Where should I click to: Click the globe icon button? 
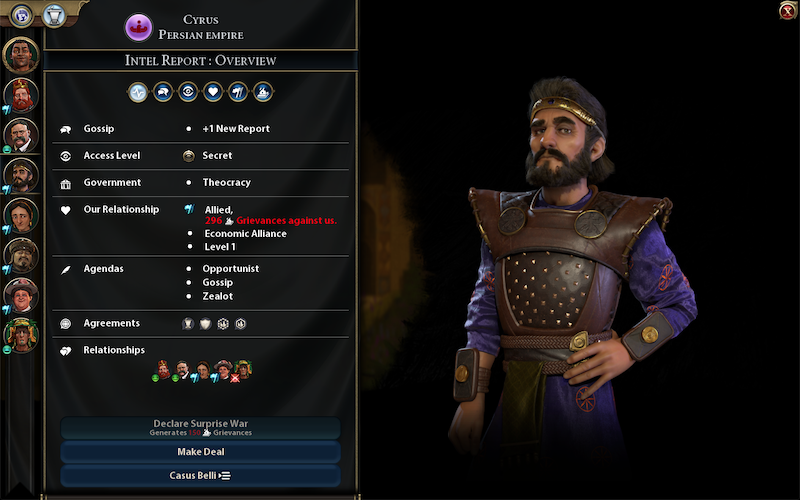pos(20,14)
